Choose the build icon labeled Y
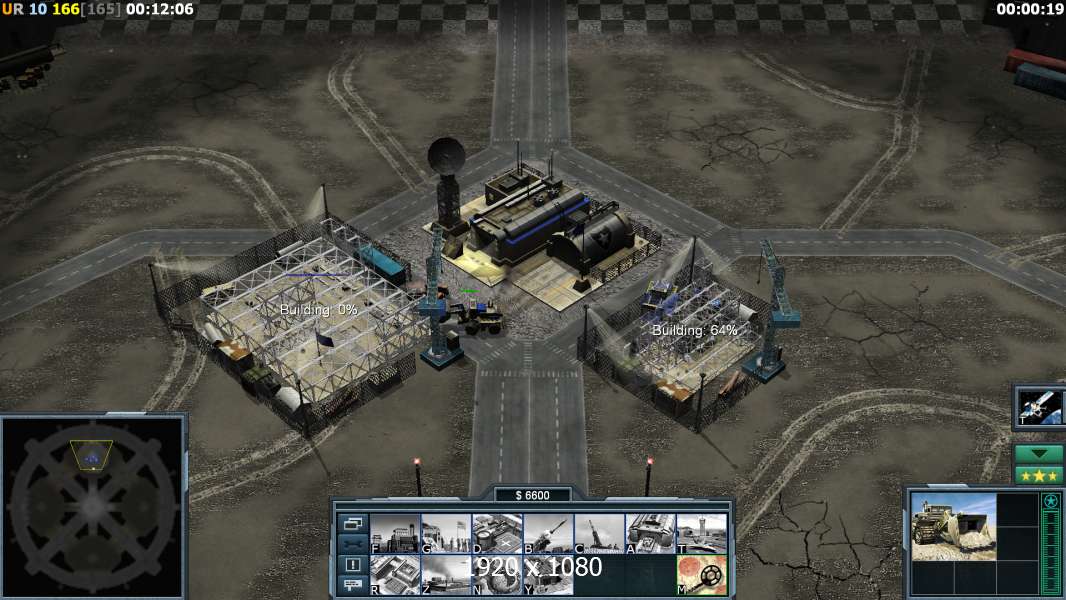Image resolution: width=1066 pixels, height=600 pixels. (548, 575)
